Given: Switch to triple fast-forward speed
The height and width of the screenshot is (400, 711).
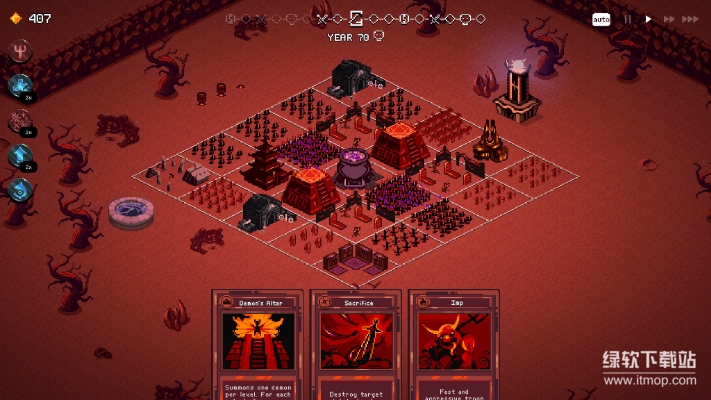Looking at the screenshot, I should (690, 19).
